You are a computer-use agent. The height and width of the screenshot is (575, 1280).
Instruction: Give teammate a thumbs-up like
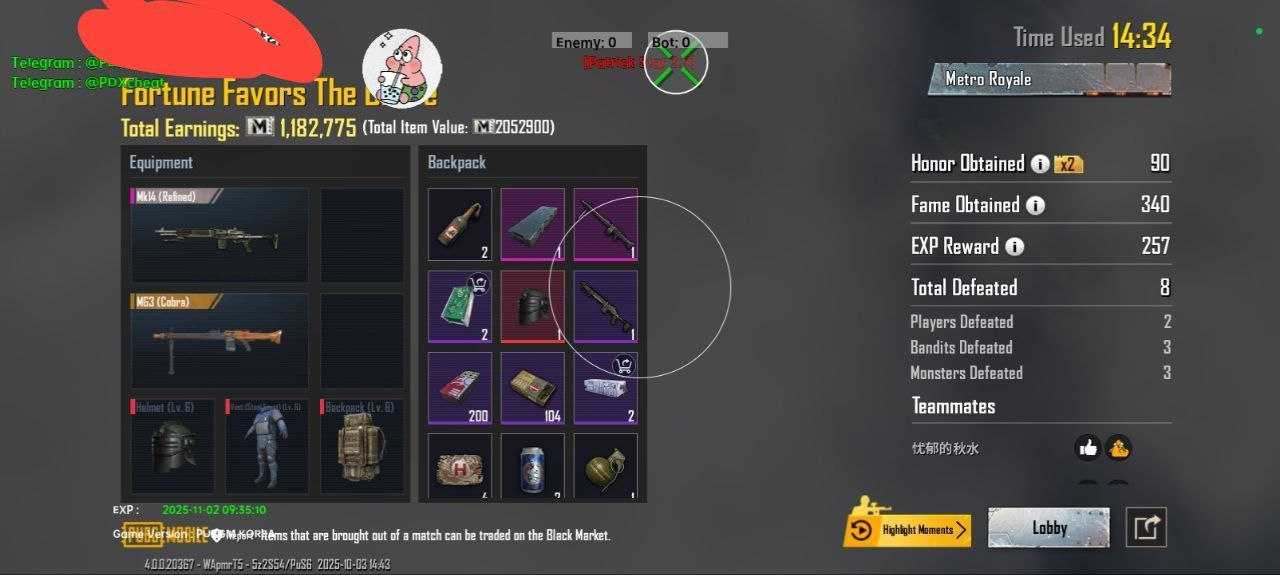[1088, 448]
